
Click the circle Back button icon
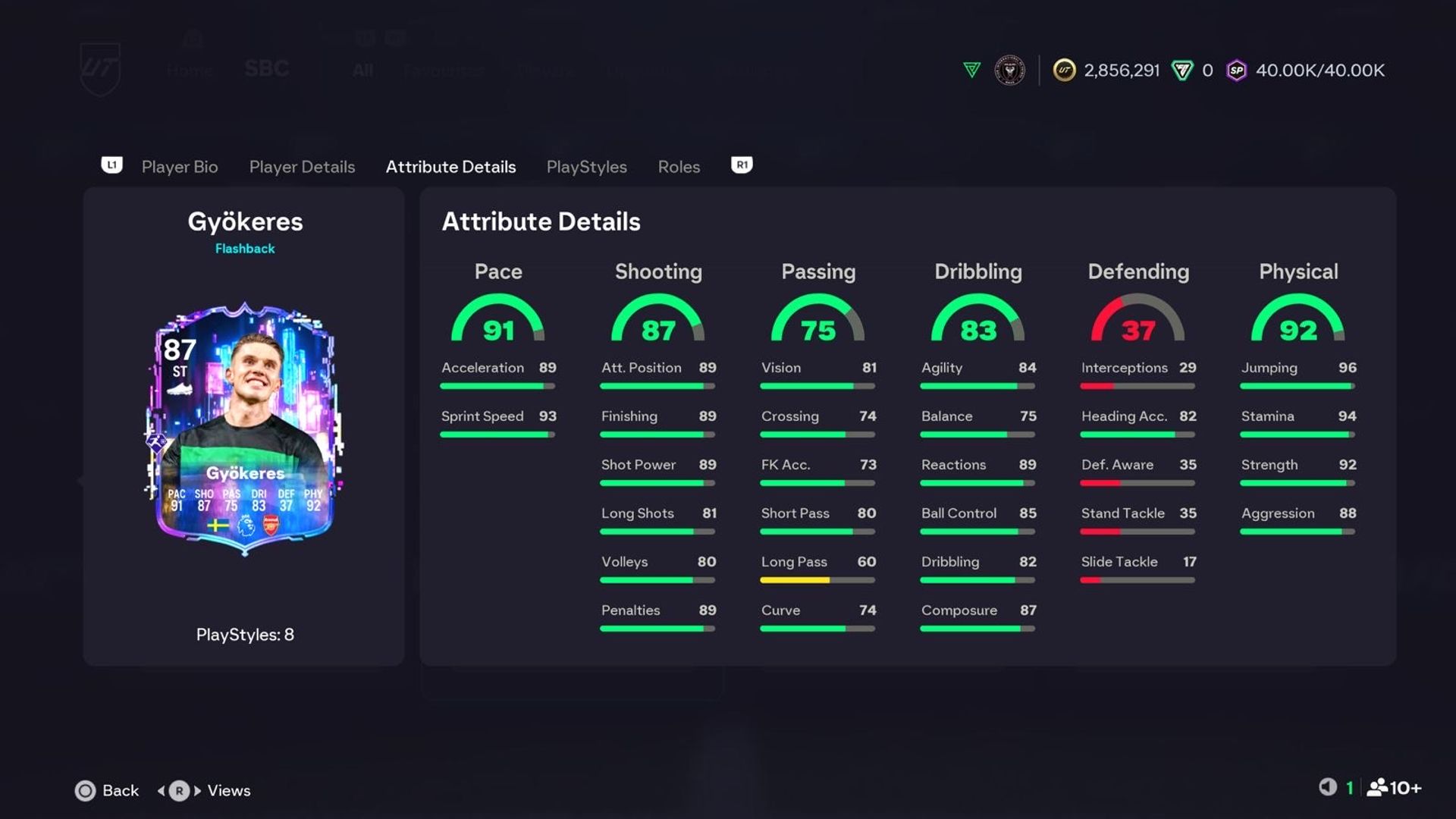86,790
